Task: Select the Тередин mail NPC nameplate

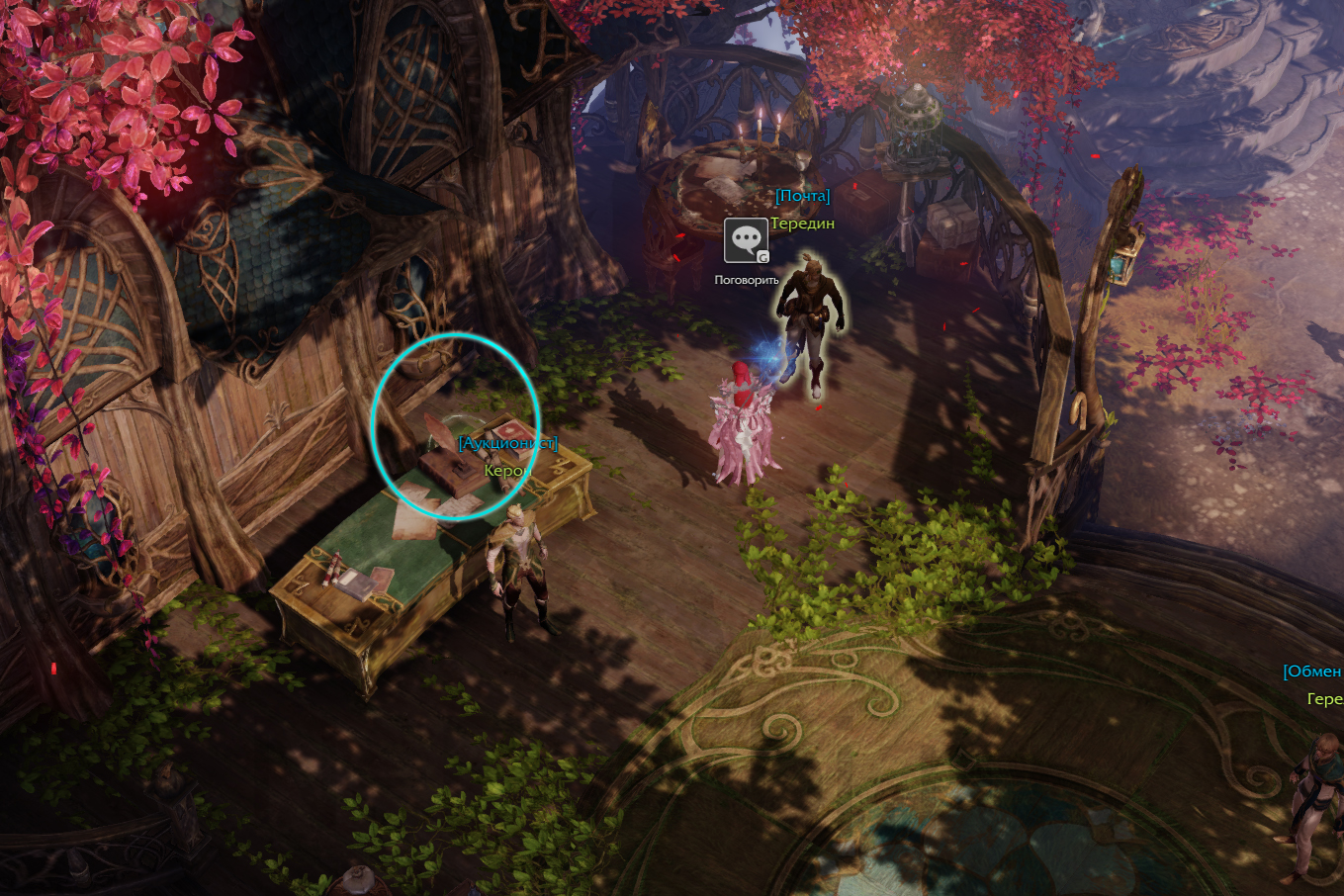Action: click(x=802, y=224)
